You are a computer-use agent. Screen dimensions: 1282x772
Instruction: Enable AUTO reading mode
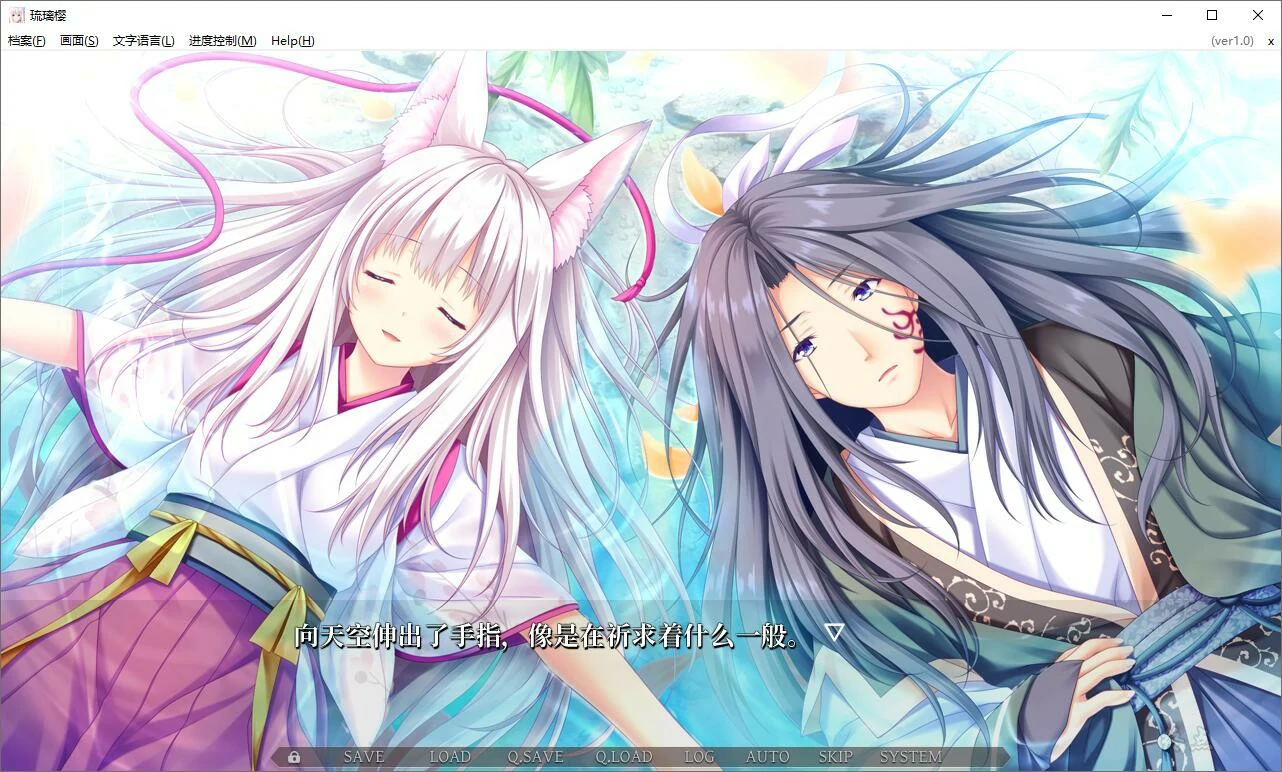click(x=766, y=757)
